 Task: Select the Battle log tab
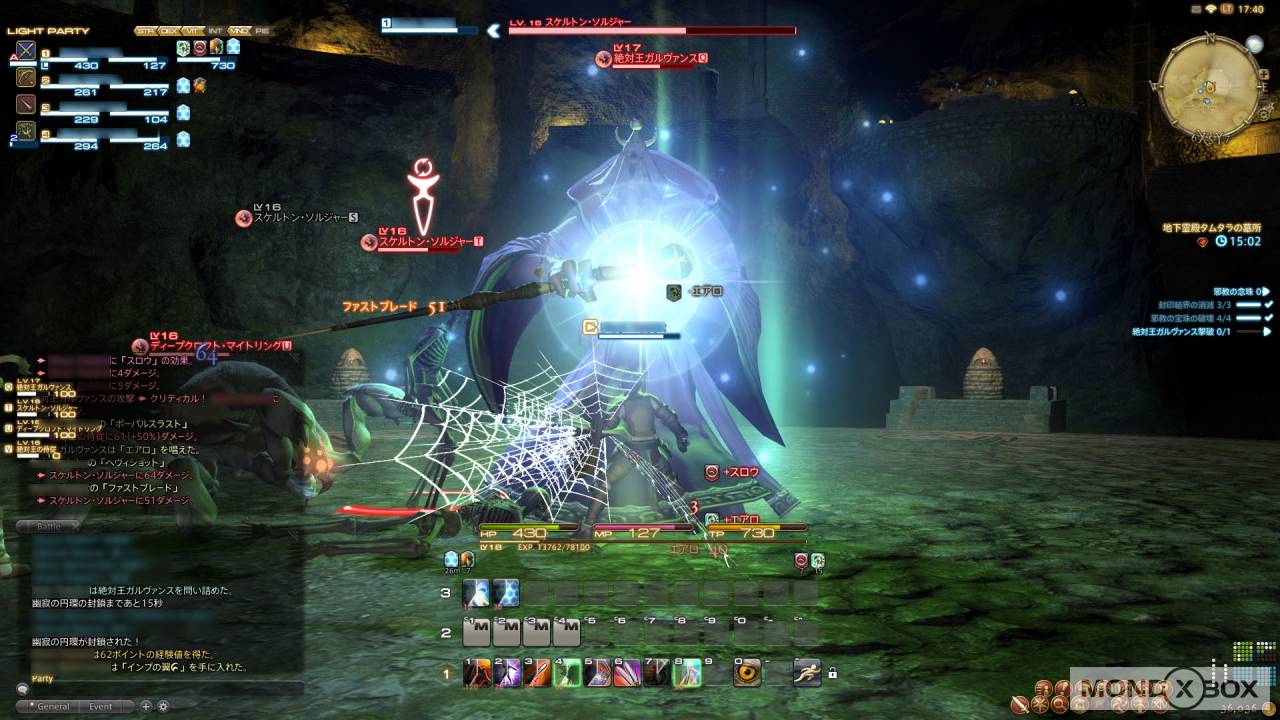point(48,526)
